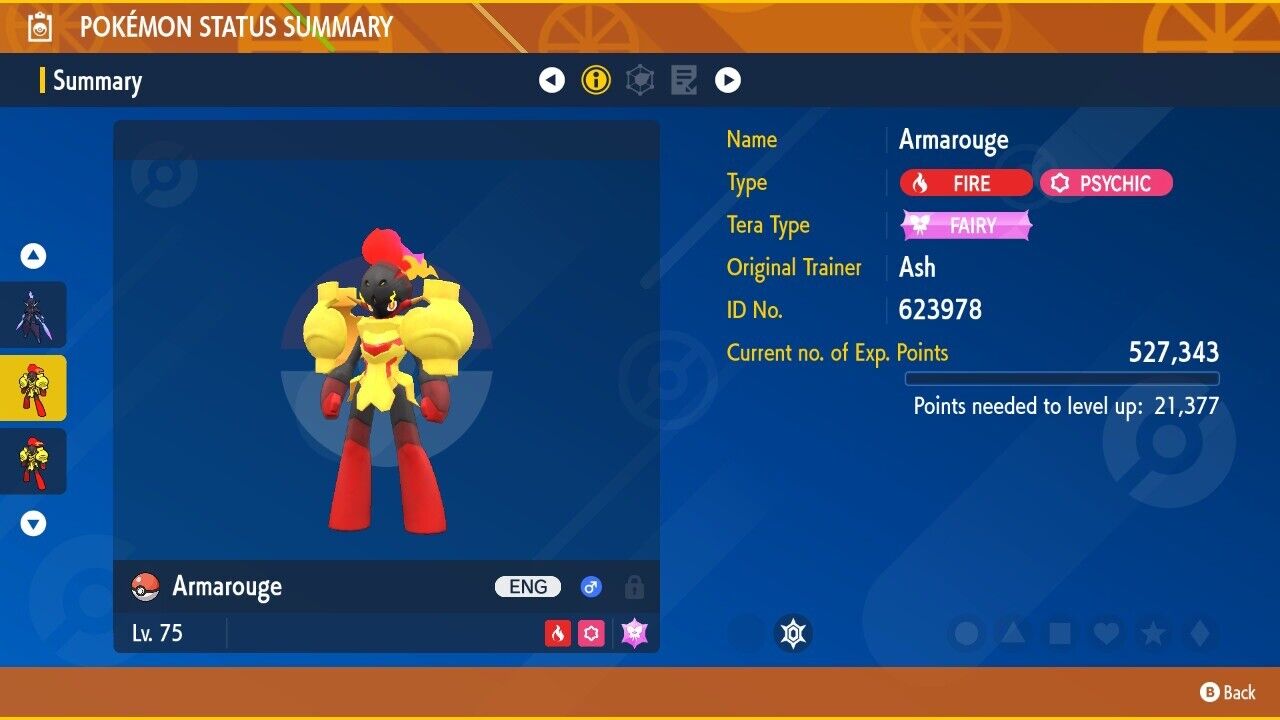Toggle the diamond marking
The height and width of the screenshot is (720, 1280).
(x=1197, y=633)
